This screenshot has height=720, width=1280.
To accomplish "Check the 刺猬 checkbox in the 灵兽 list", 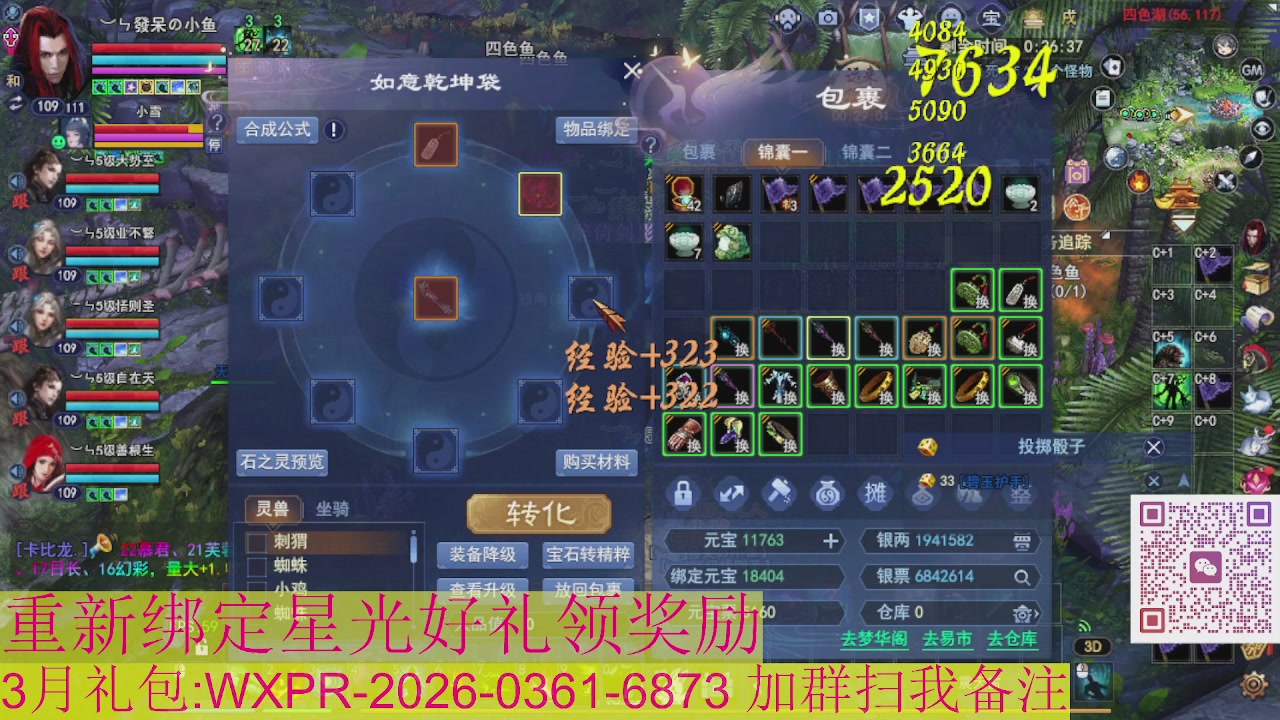I will click(258, 542).
